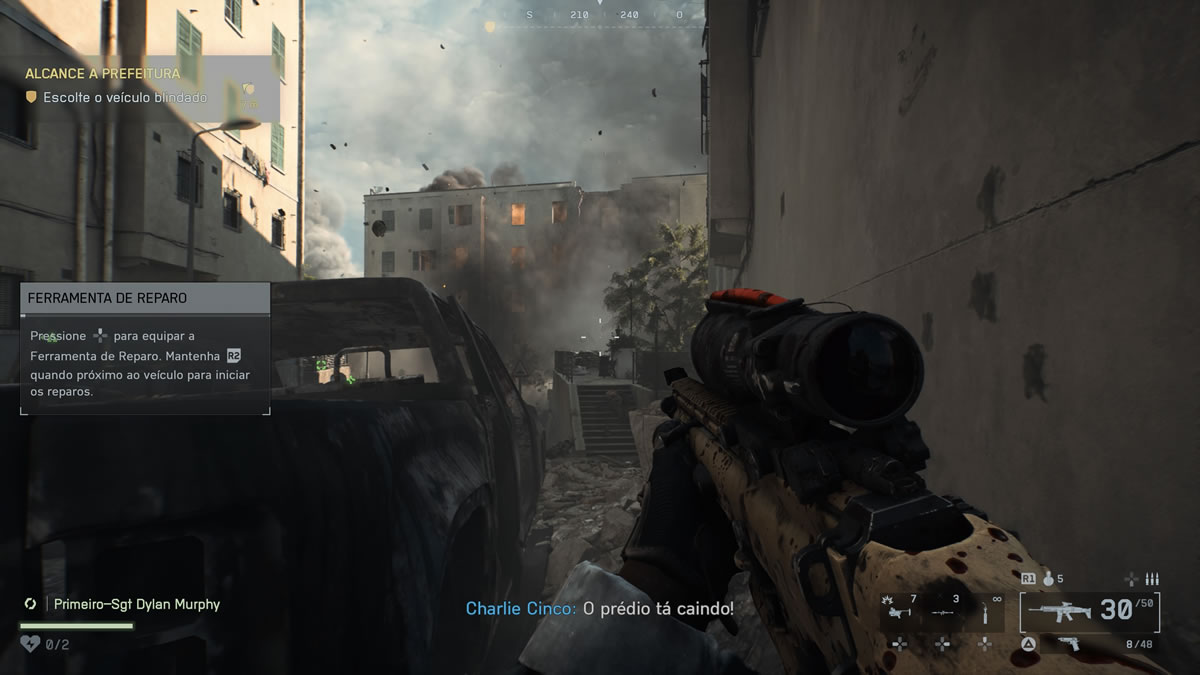
Task: Click the Ferramenta de Reparo tutorial panel
Action: tap(145, 349)
